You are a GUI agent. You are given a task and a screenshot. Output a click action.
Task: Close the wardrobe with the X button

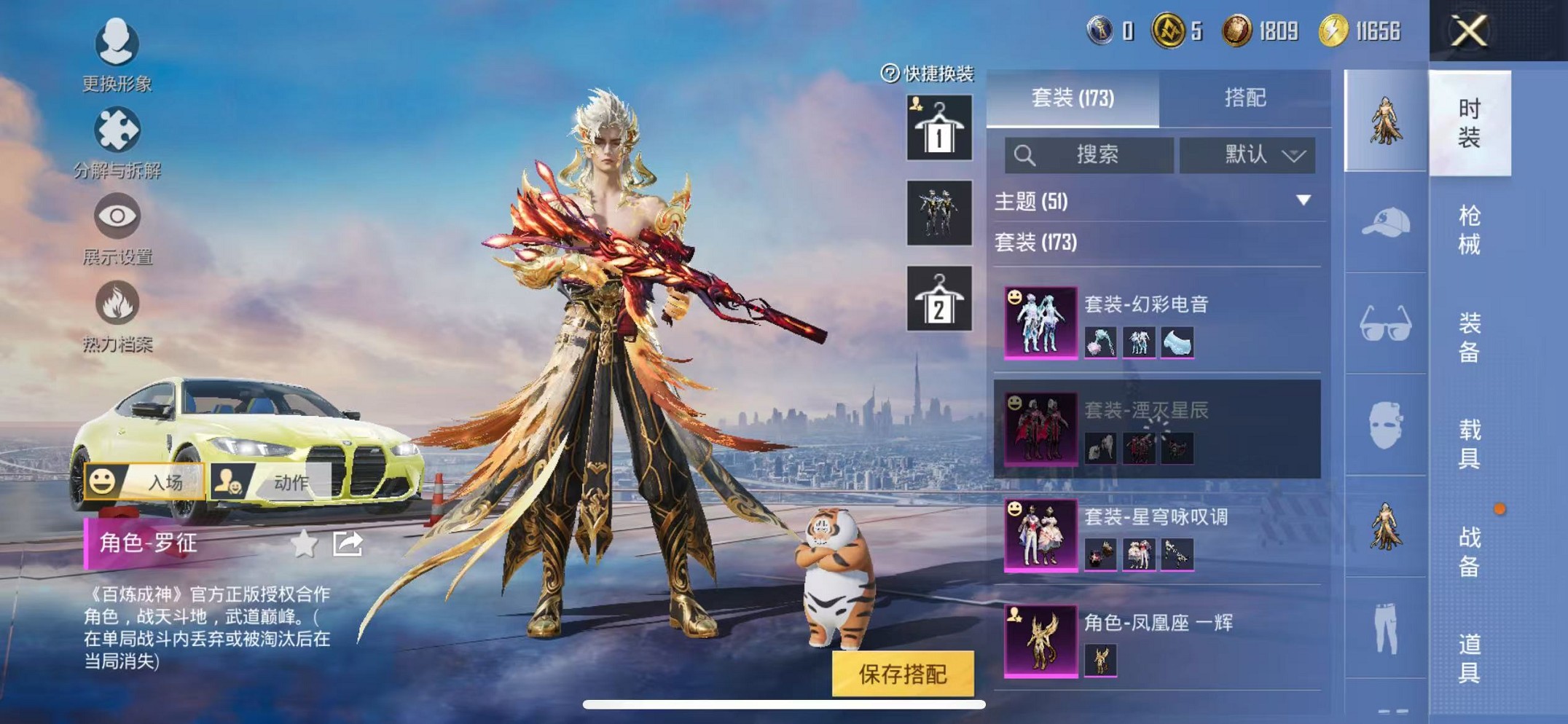click(1467, 31)
